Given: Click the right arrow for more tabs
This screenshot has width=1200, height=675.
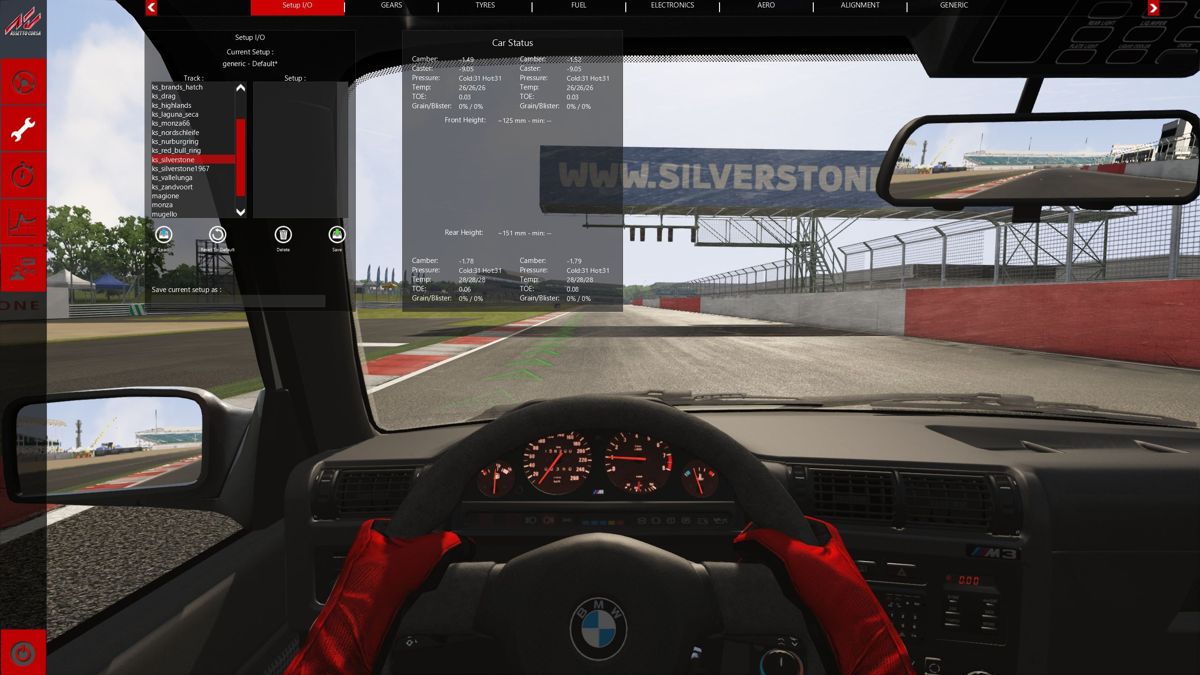Looking at the screenshot, I should point(1153,8).
